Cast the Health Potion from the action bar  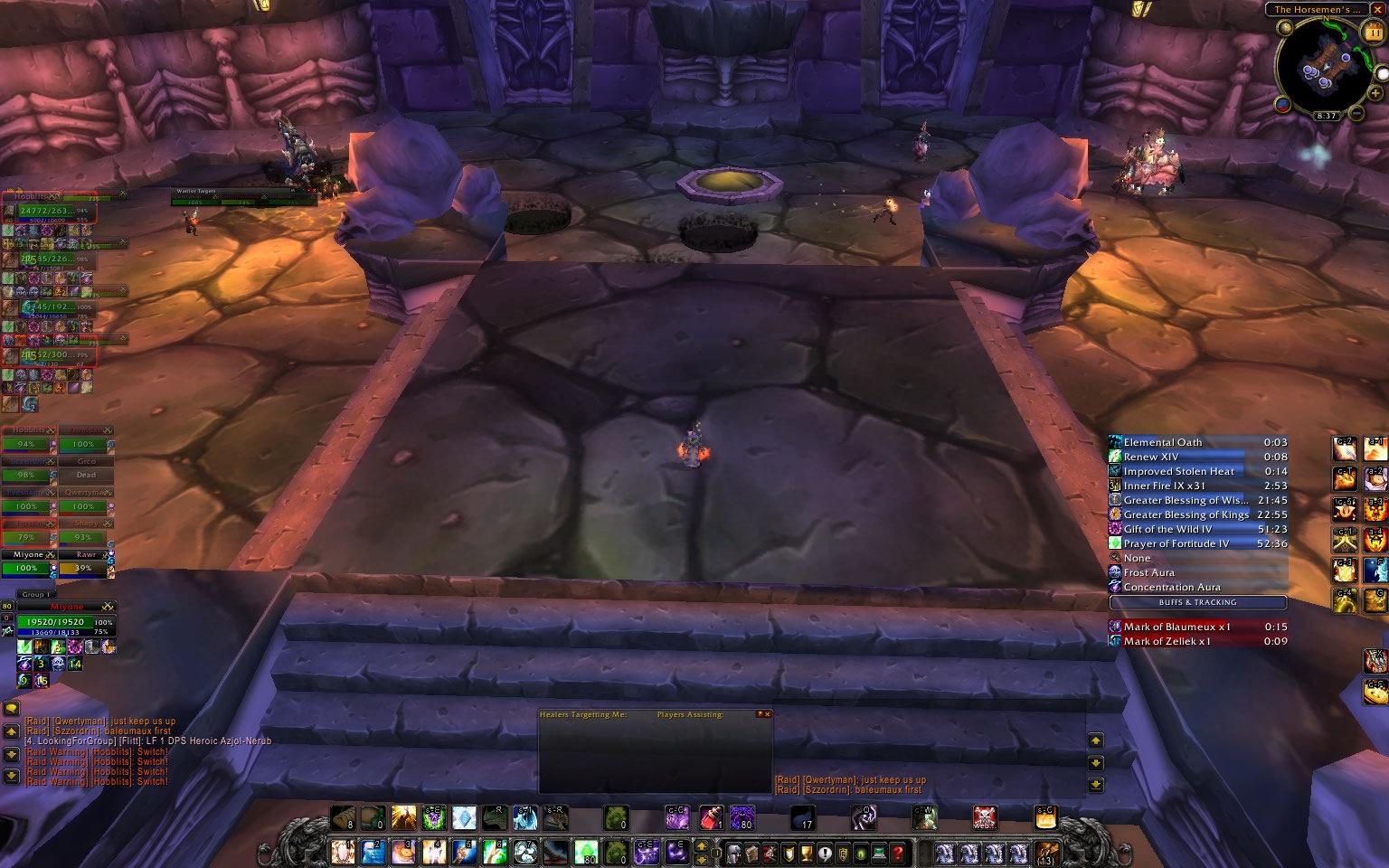(x=710, y=816)
